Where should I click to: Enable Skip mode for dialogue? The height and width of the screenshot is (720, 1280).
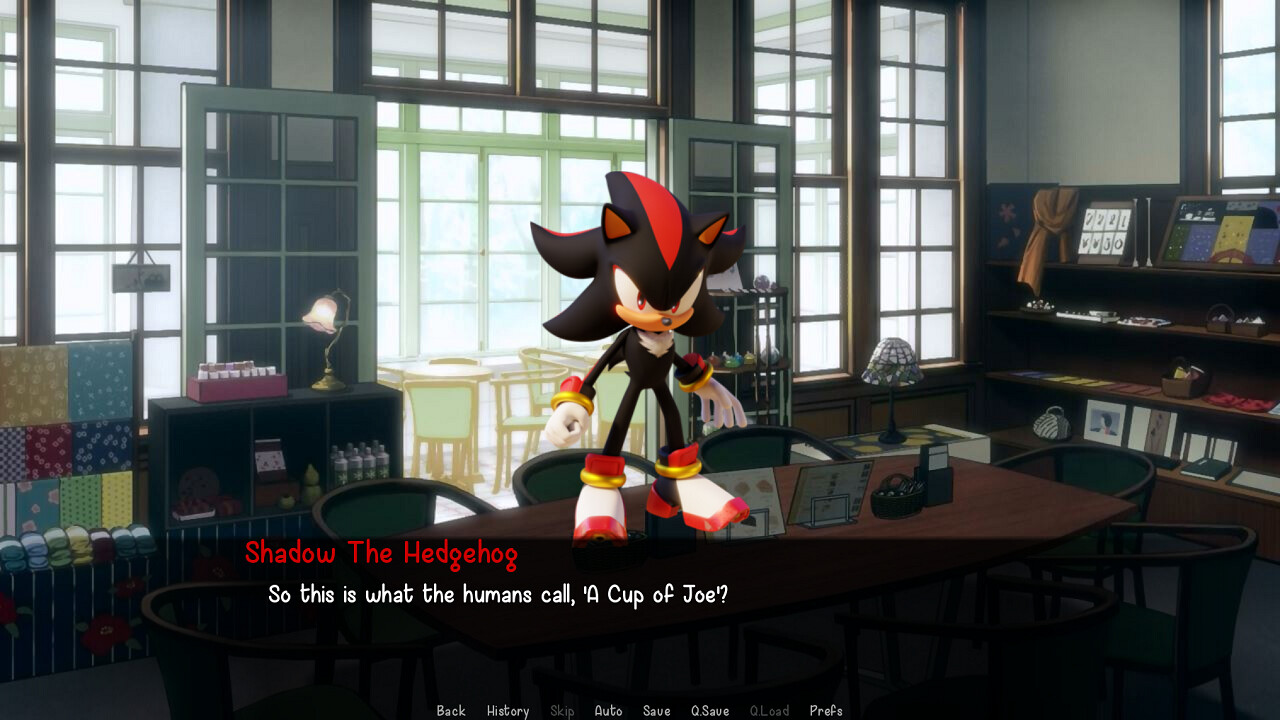[561, 711]
